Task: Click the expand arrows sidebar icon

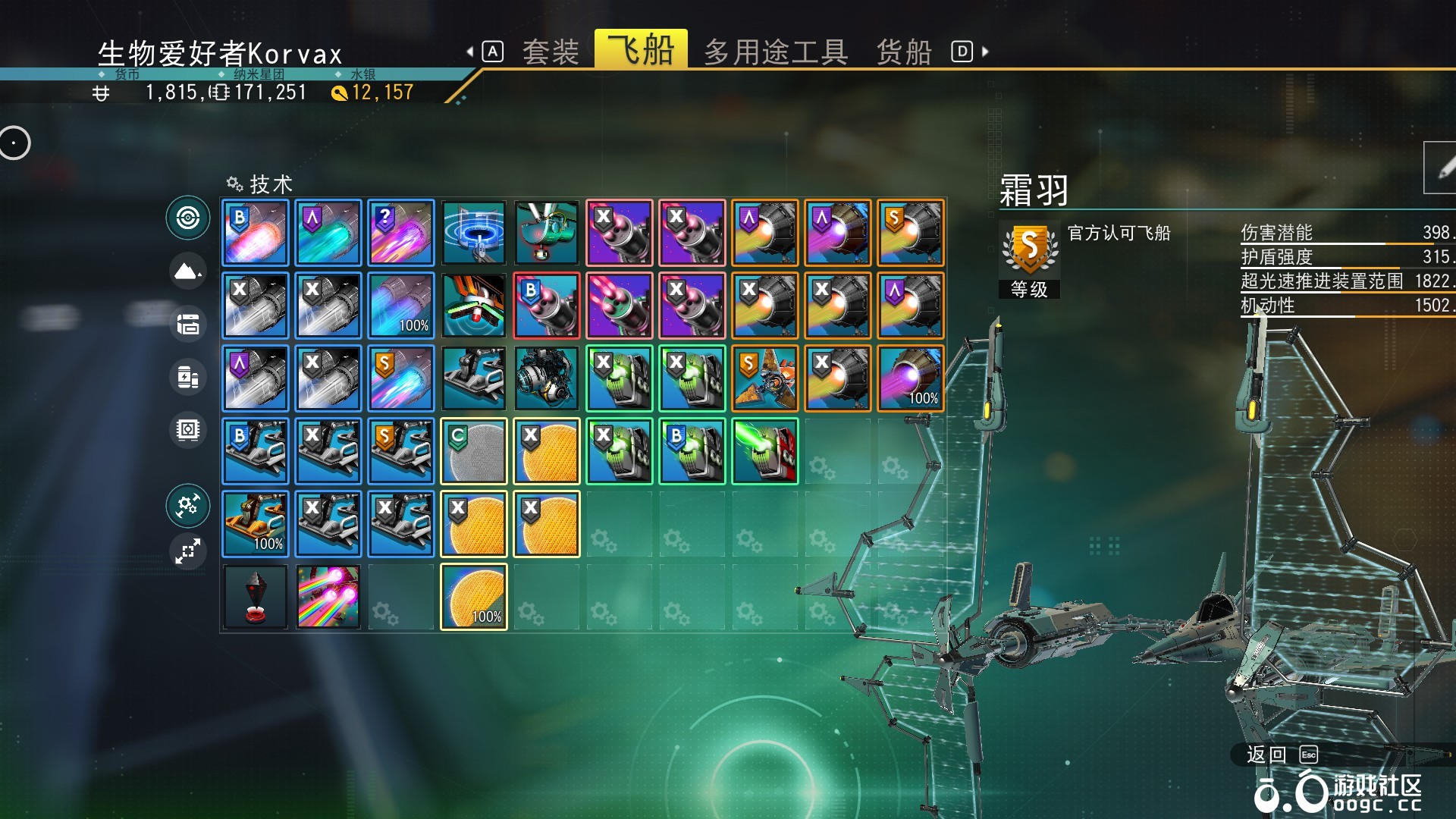Action: pos(188,551)
